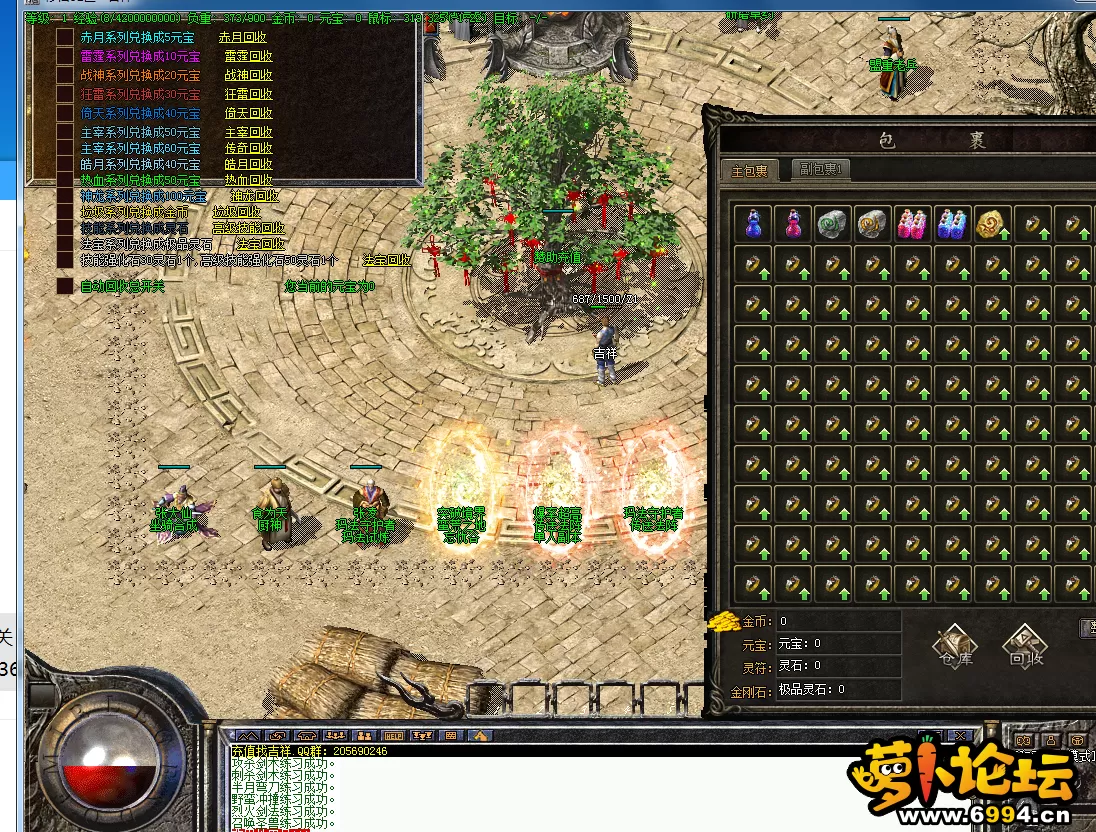This screenshot has height=832, width=1096.
Task: Tick the checkbox for 赤月系列兑换成5元宝
Action: pyautogui.click(x=65, y=37)
